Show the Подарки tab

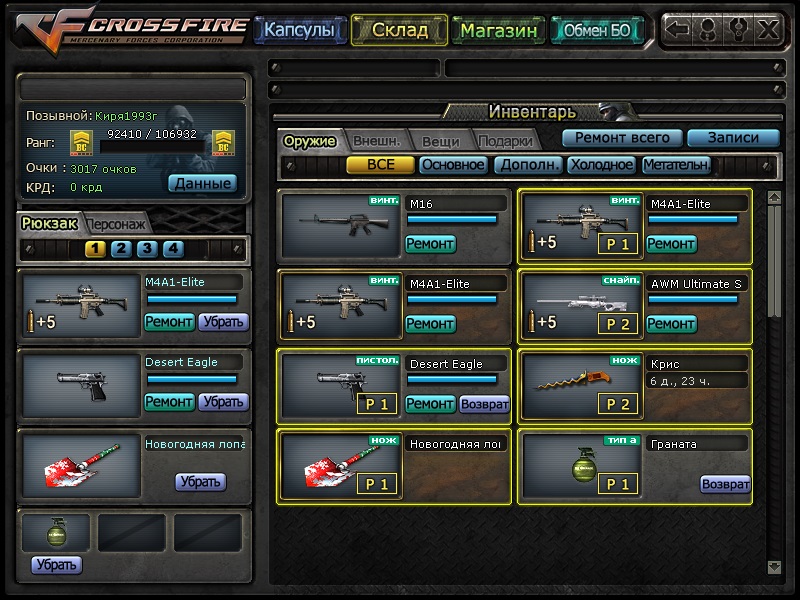pos(503,141)
